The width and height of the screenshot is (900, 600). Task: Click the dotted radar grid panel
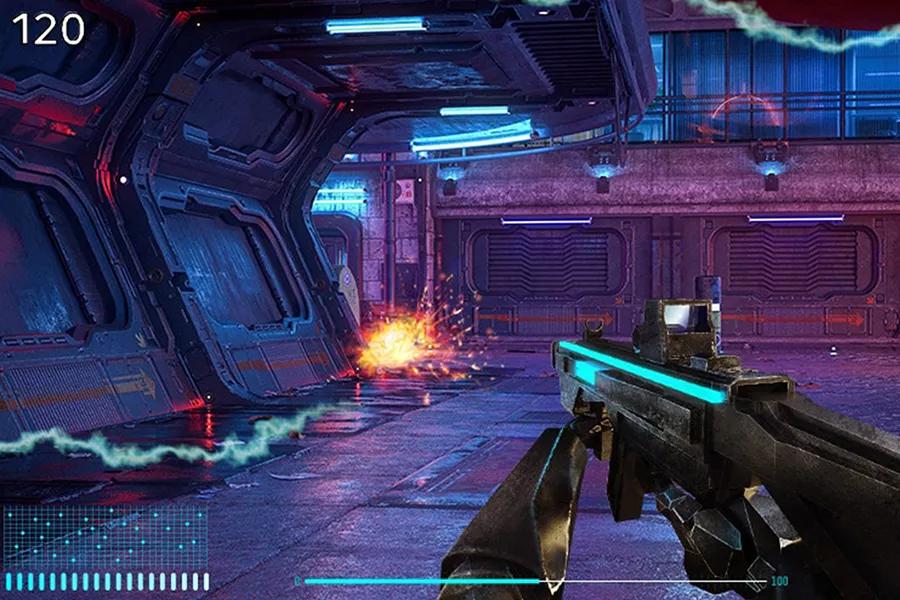pos(105,535)
